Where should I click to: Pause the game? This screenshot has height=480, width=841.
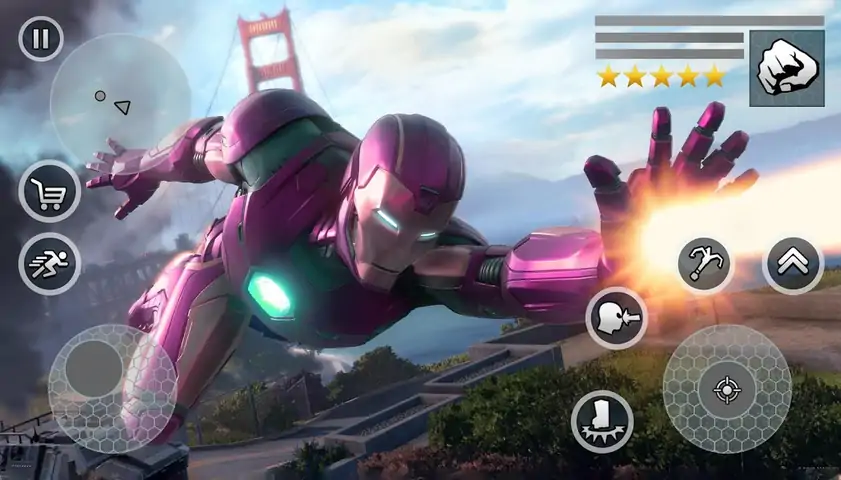click(41, 40)
